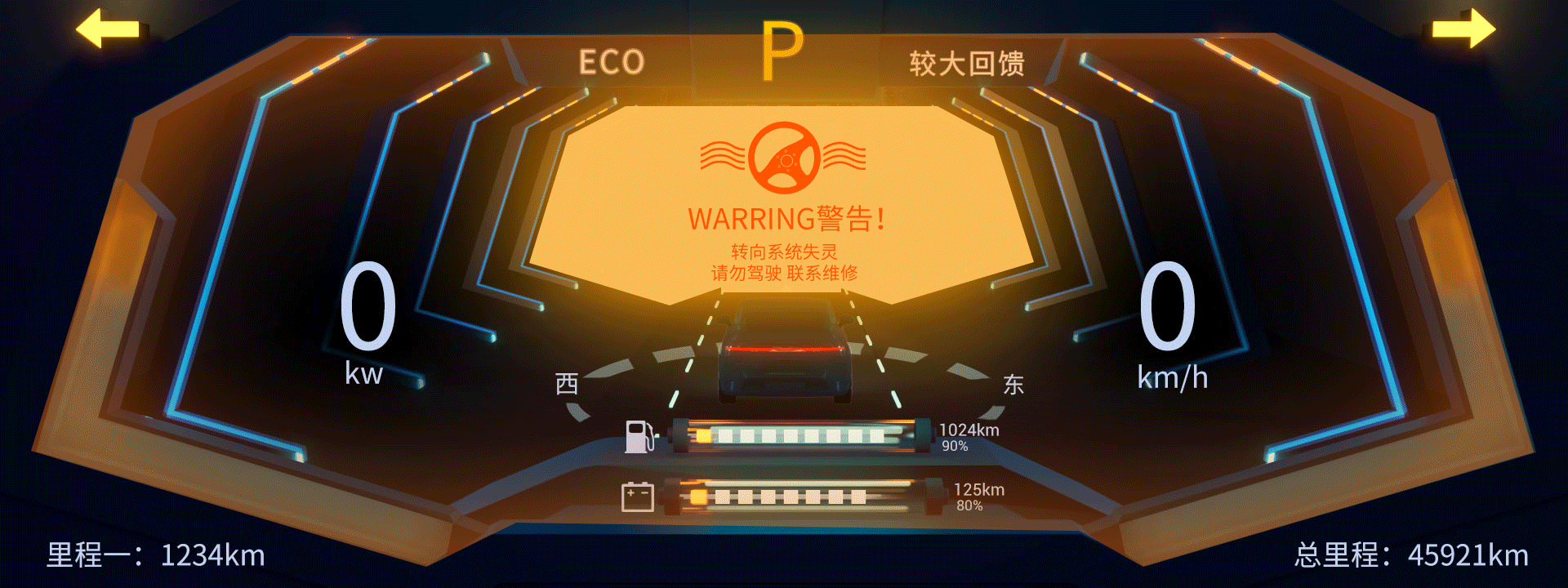Toggle ECO driving mode

click(611, 61)
